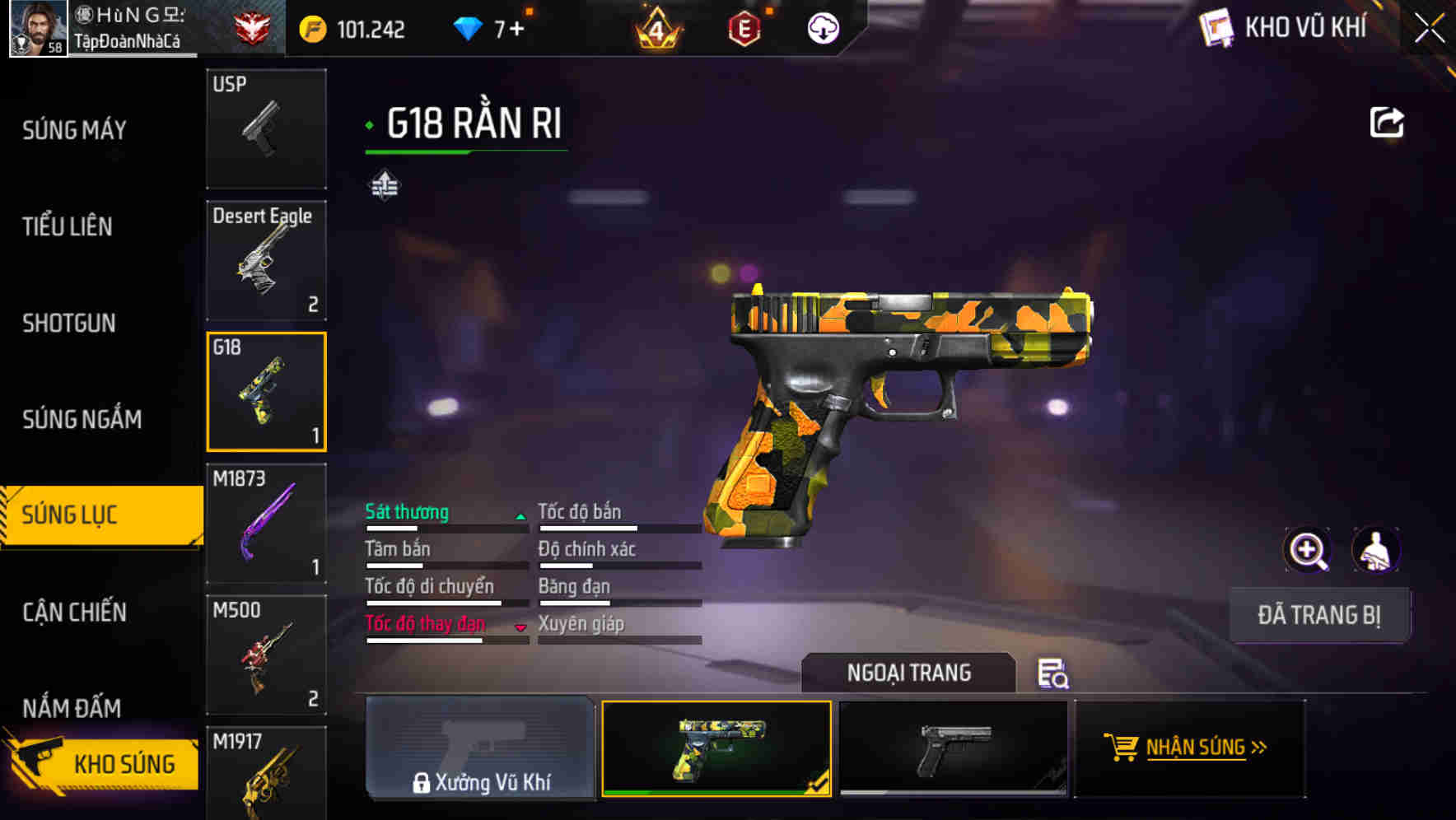Click the share icon beside the weapon preview

(x=1388, y=120)
